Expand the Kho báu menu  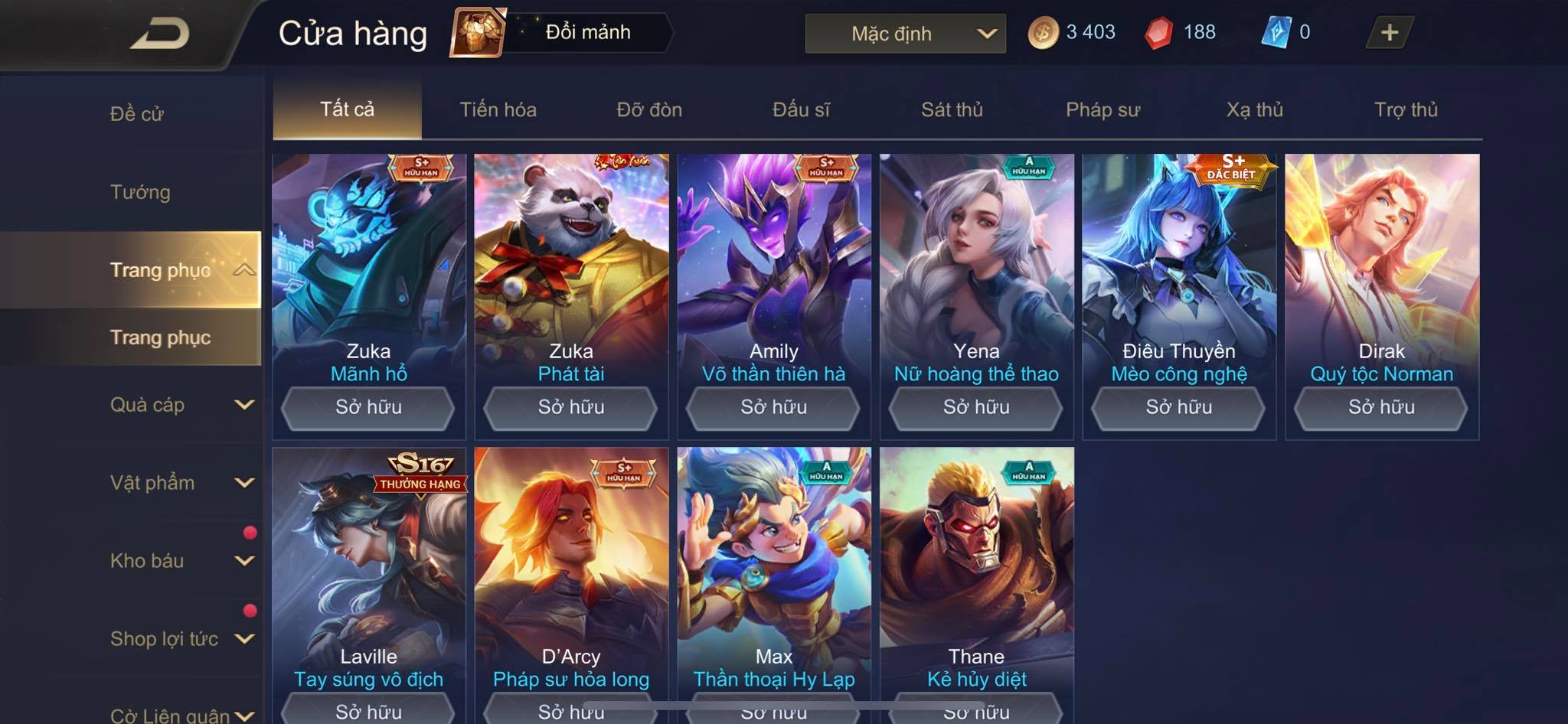click(180, 561)
